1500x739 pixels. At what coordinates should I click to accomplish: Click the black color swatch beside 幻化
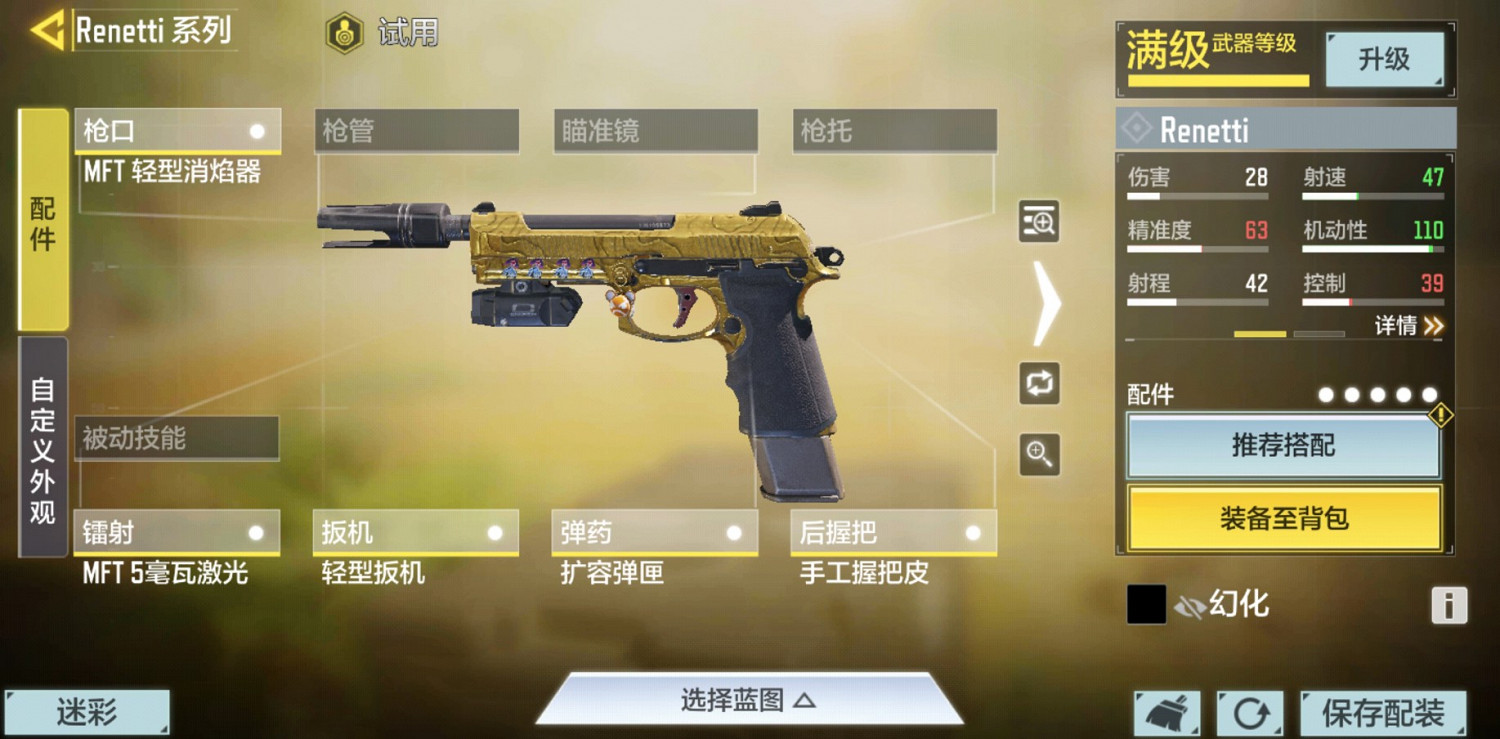(1146, 604)
